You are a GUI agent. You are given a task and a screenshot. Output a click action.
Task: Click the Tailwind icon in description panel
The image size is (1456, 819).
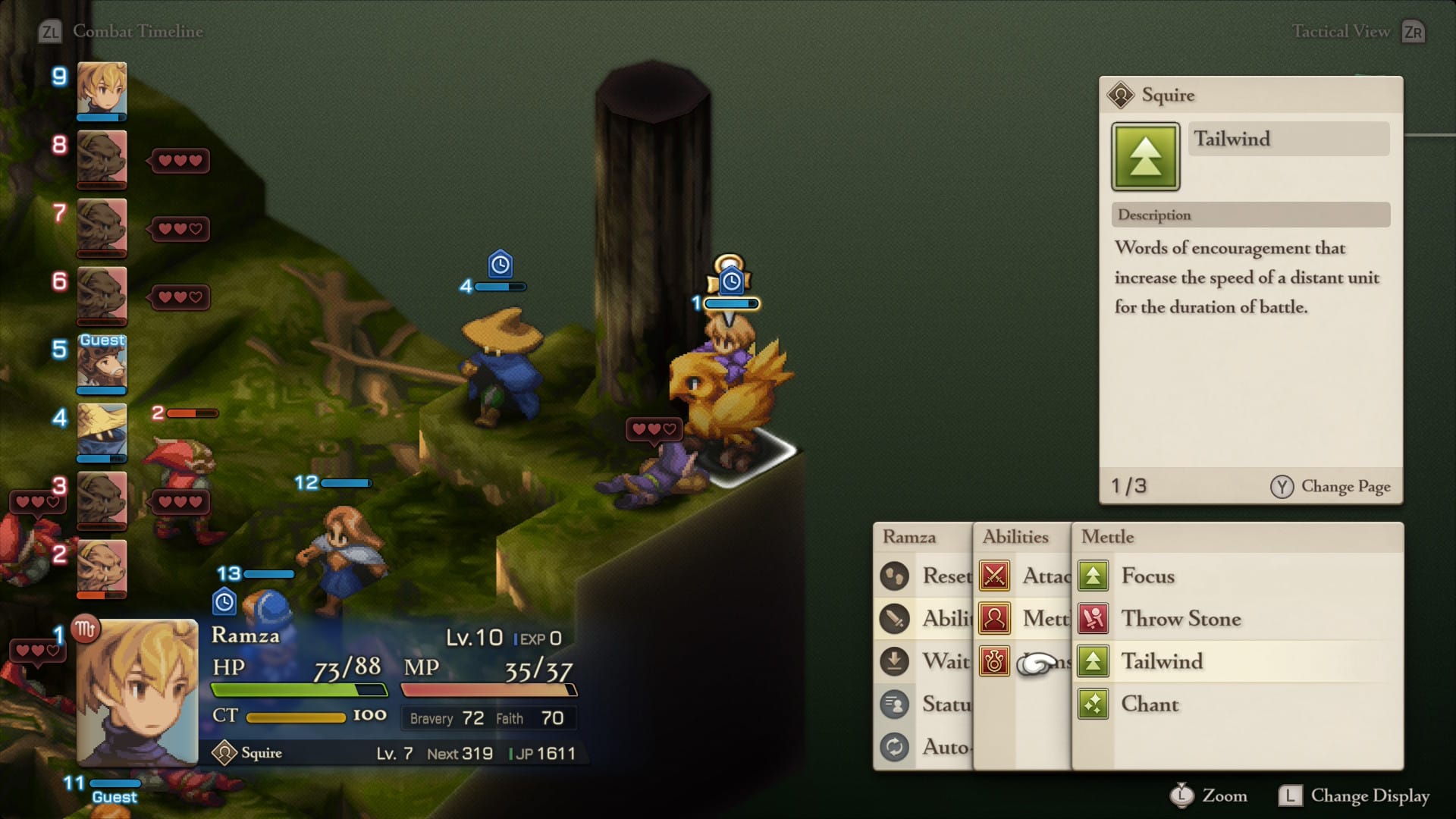(x=1145, y=156)
